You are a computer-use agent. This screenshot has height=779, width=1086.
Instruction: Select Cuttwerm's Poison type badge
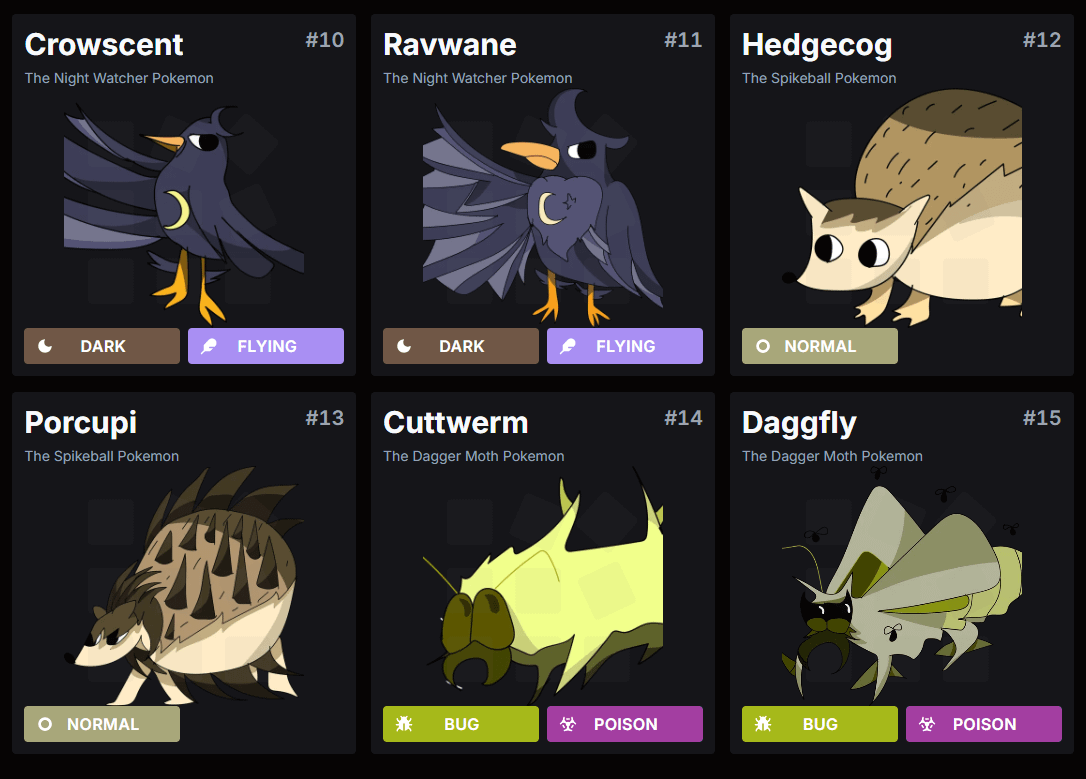[x=625, y=724]
